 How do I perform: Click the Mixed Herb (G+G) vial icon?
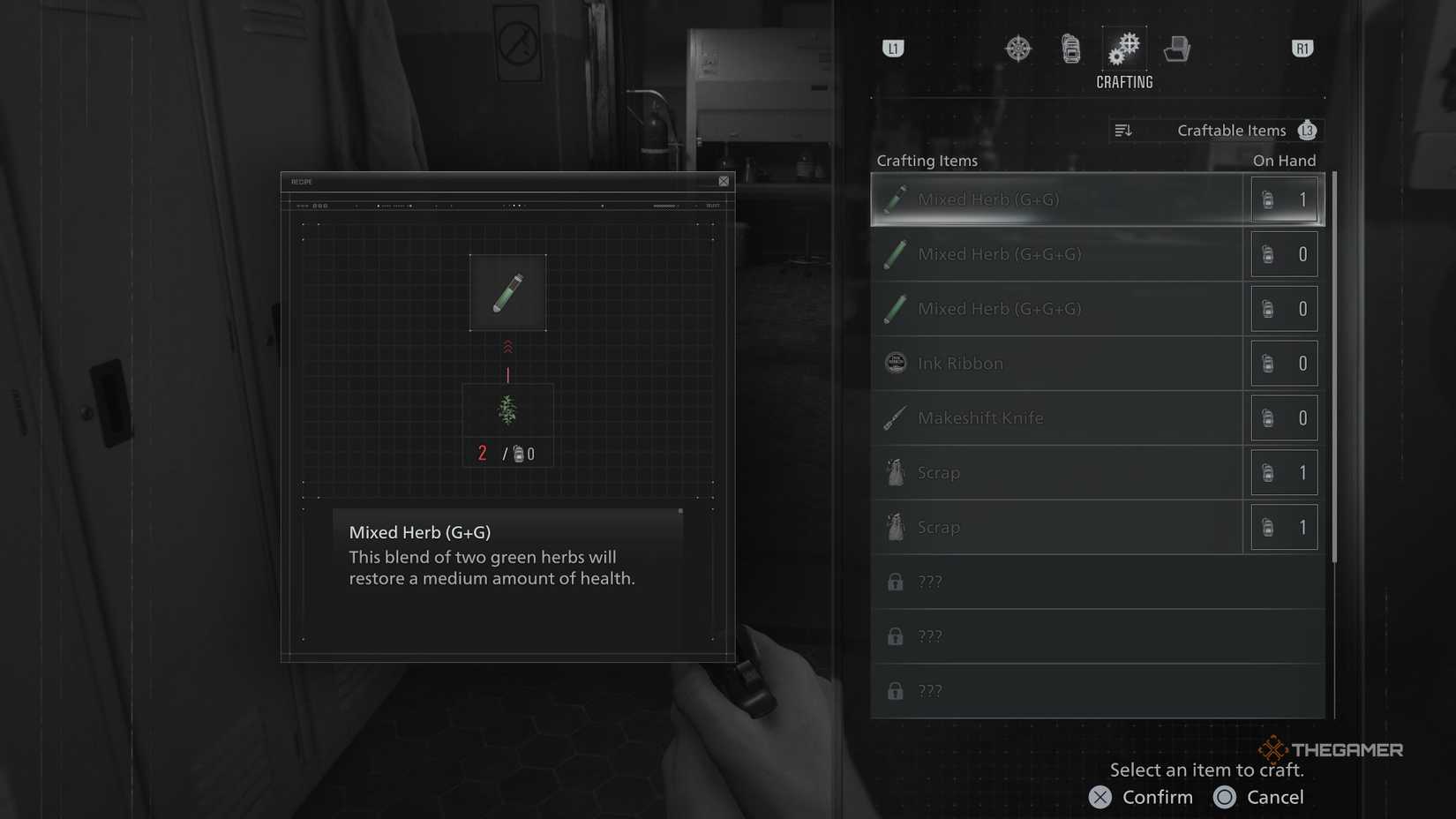click(894, 199)
